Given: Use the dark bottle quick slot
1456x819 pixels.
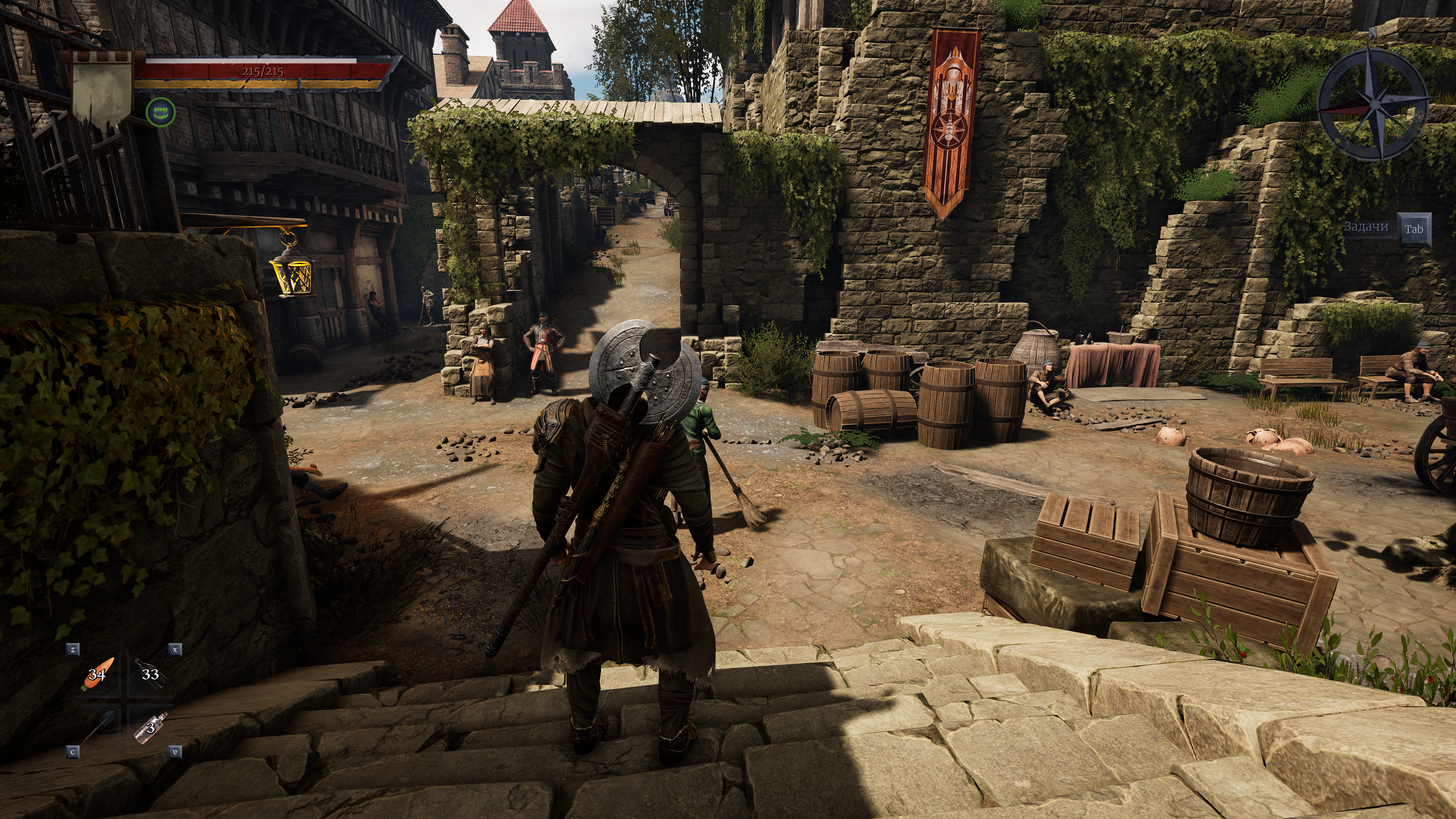Looking at the screenshot, I should click(150, 674).
